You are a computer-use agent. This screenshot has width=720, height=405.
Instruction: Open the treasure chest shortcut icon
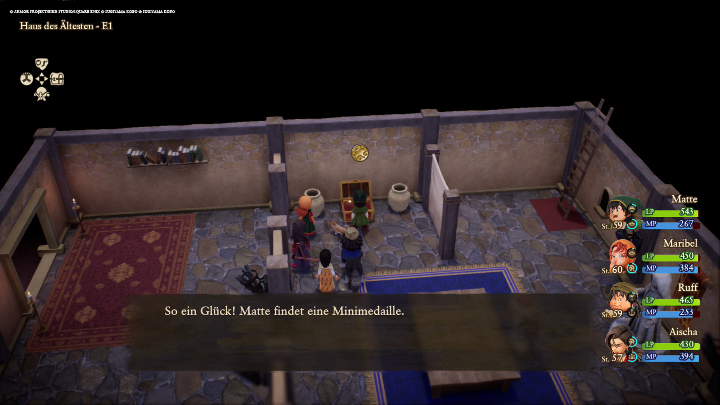57,79
